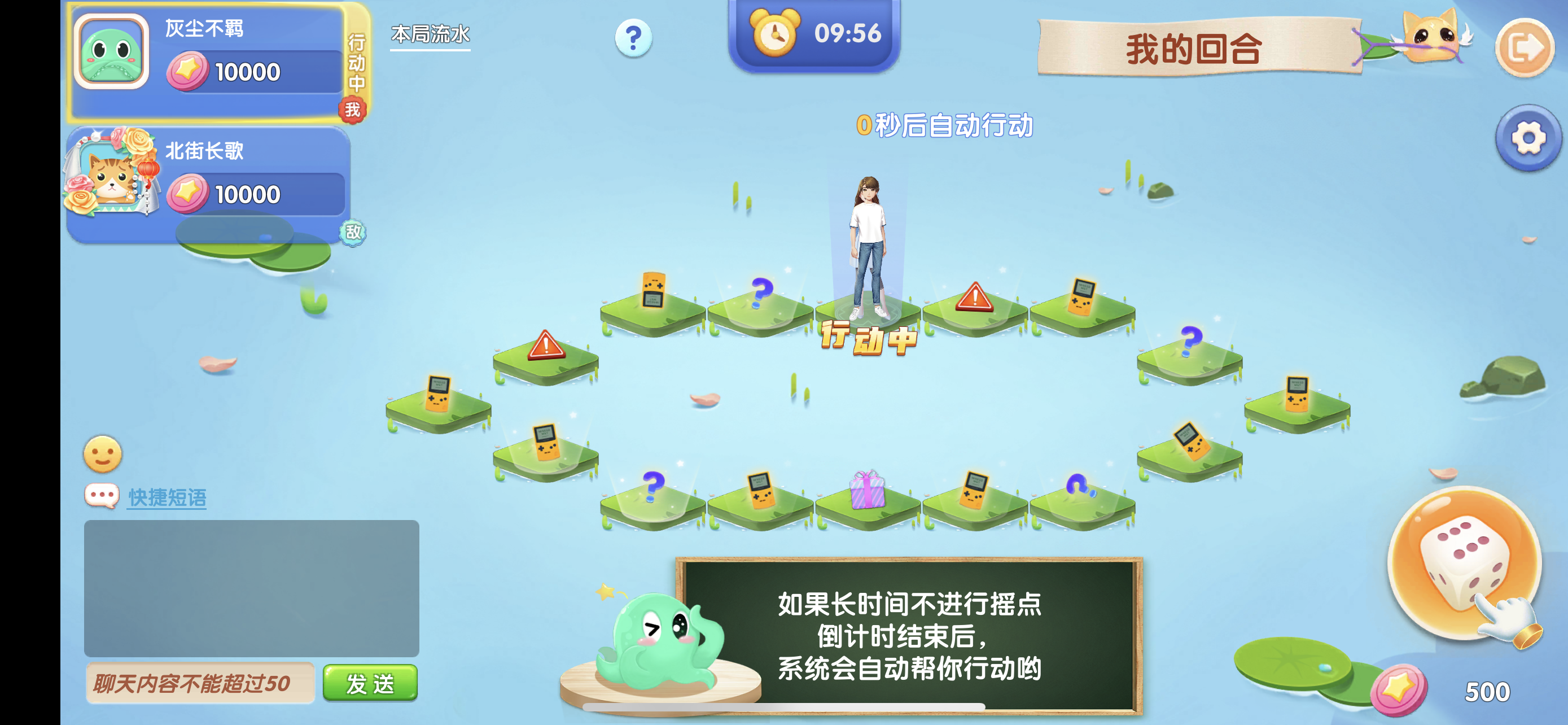Open the 本局流水 record link
This screenshot has width=1568, height=725.
(430, 36)
